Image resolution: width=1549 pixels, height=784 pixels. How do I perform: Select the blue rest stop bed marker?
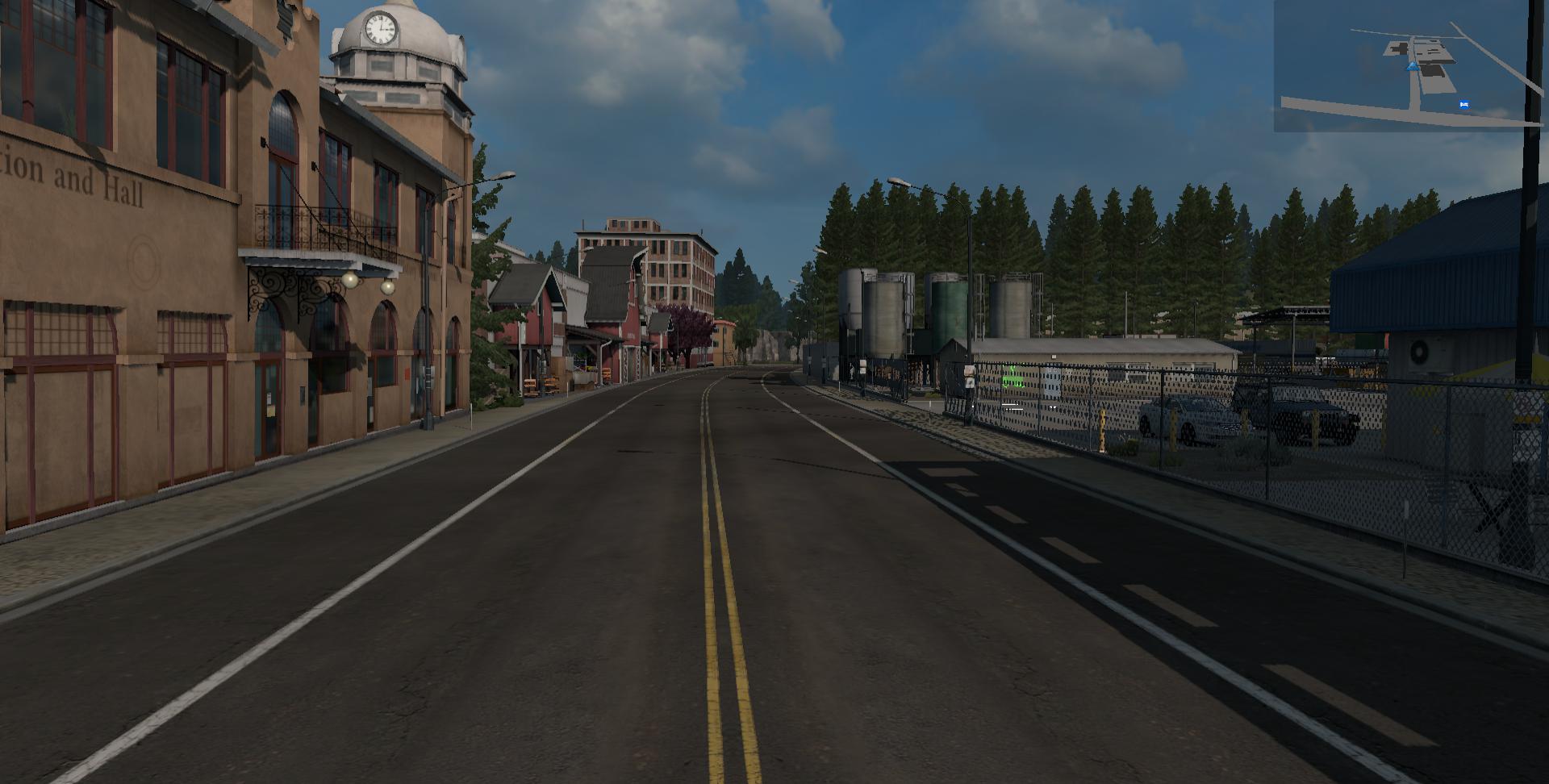click(x=1463, y=104)
